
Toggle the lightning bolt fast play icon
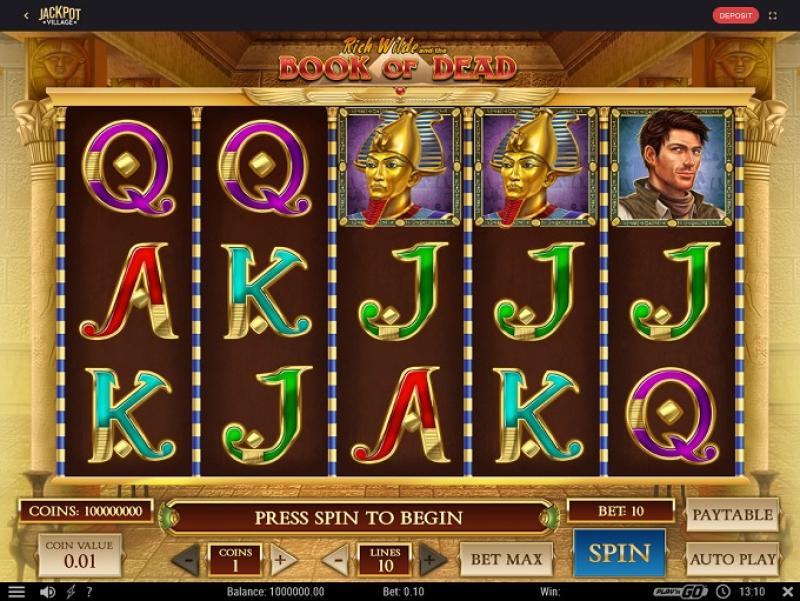tap(71, 592)
